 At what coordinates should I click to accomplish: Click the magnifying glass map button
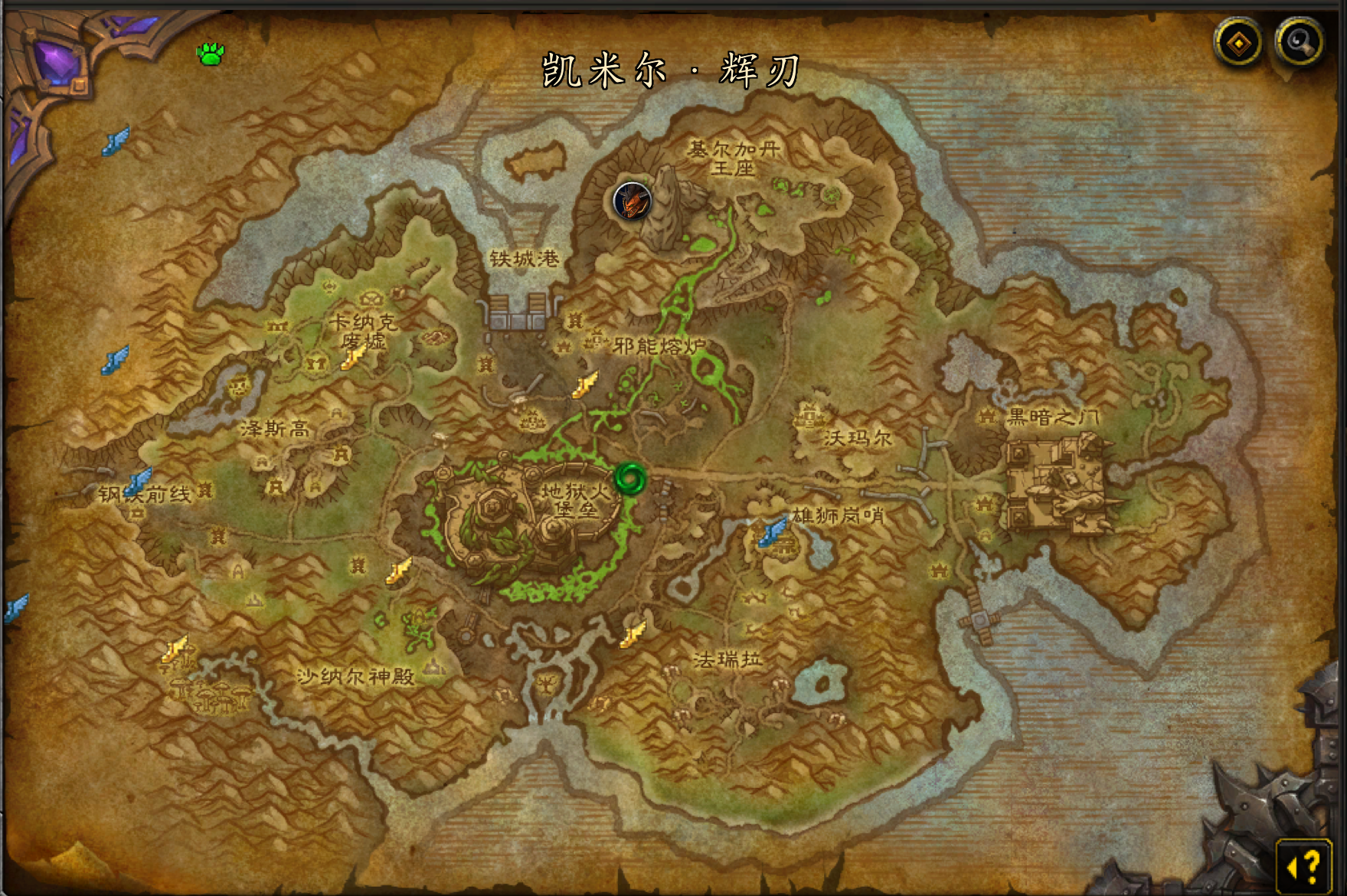coord(1299,43)
